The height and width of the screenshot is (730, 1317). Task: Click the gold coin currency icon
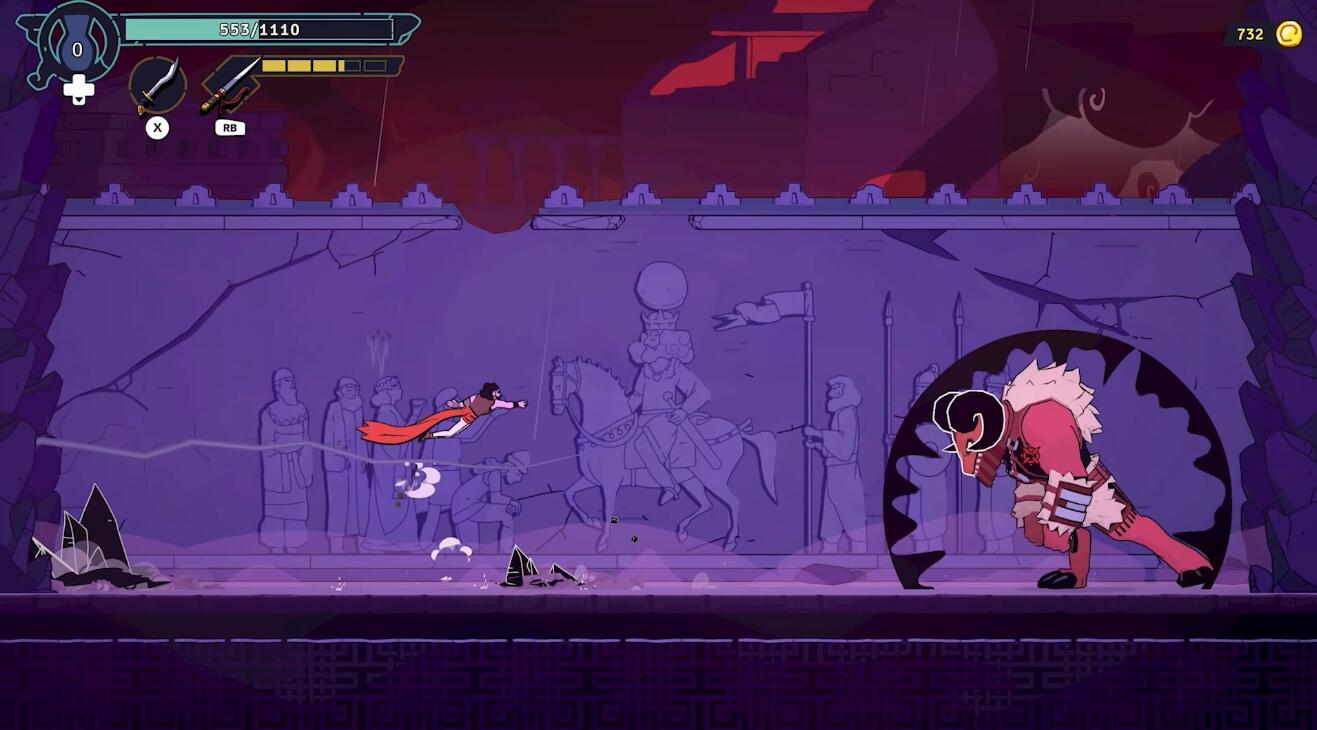tap(1289, 35)
